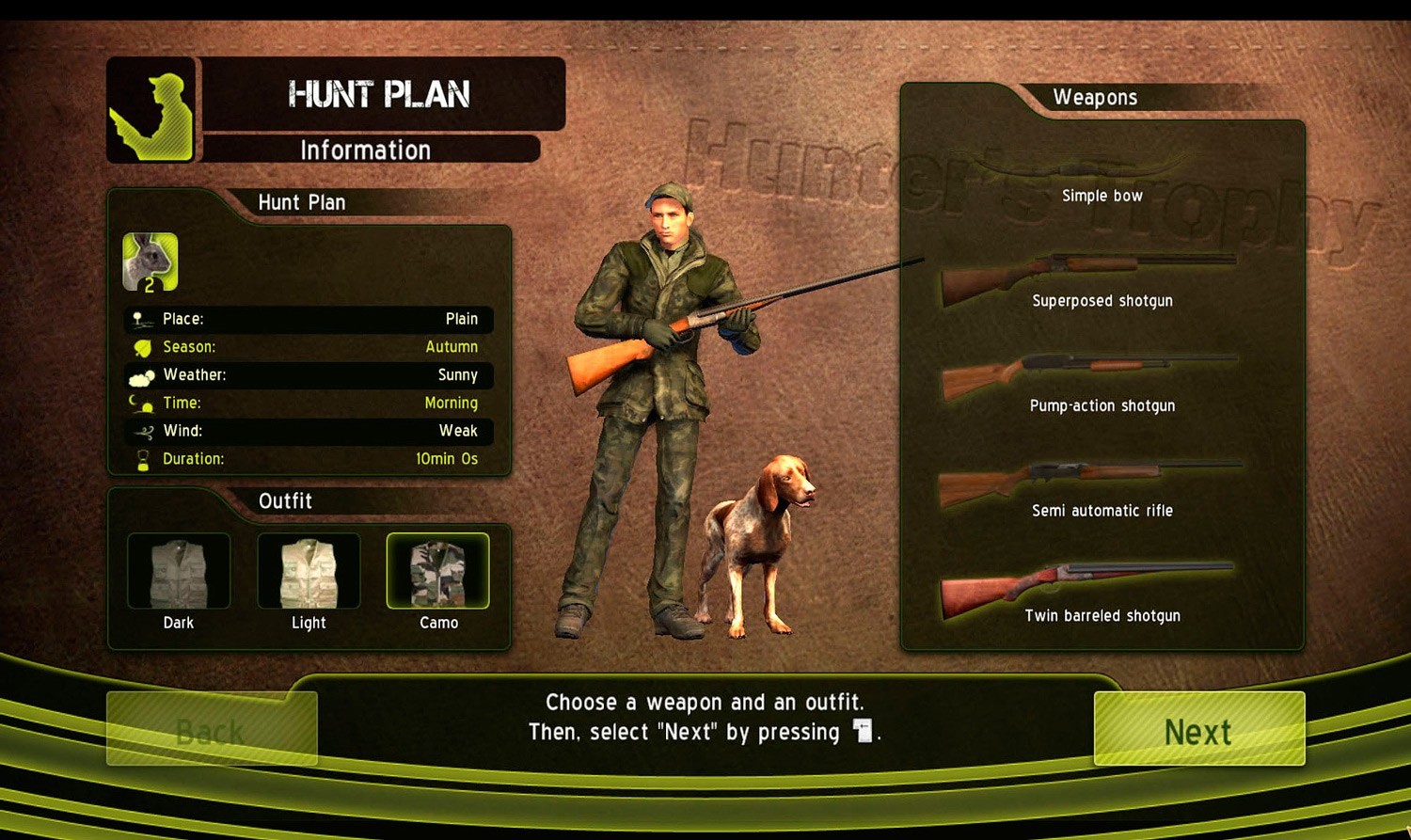Select the Dark outfit

pyautogui.click(x=179, y=569)
